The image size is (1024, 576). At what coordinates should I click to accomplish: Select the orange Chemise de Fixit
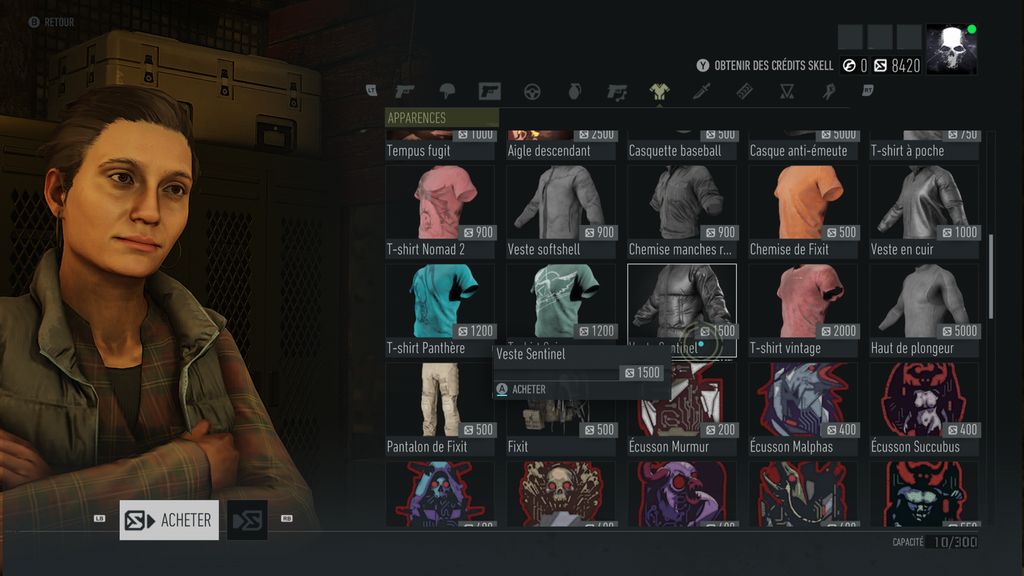pos(803,203)
